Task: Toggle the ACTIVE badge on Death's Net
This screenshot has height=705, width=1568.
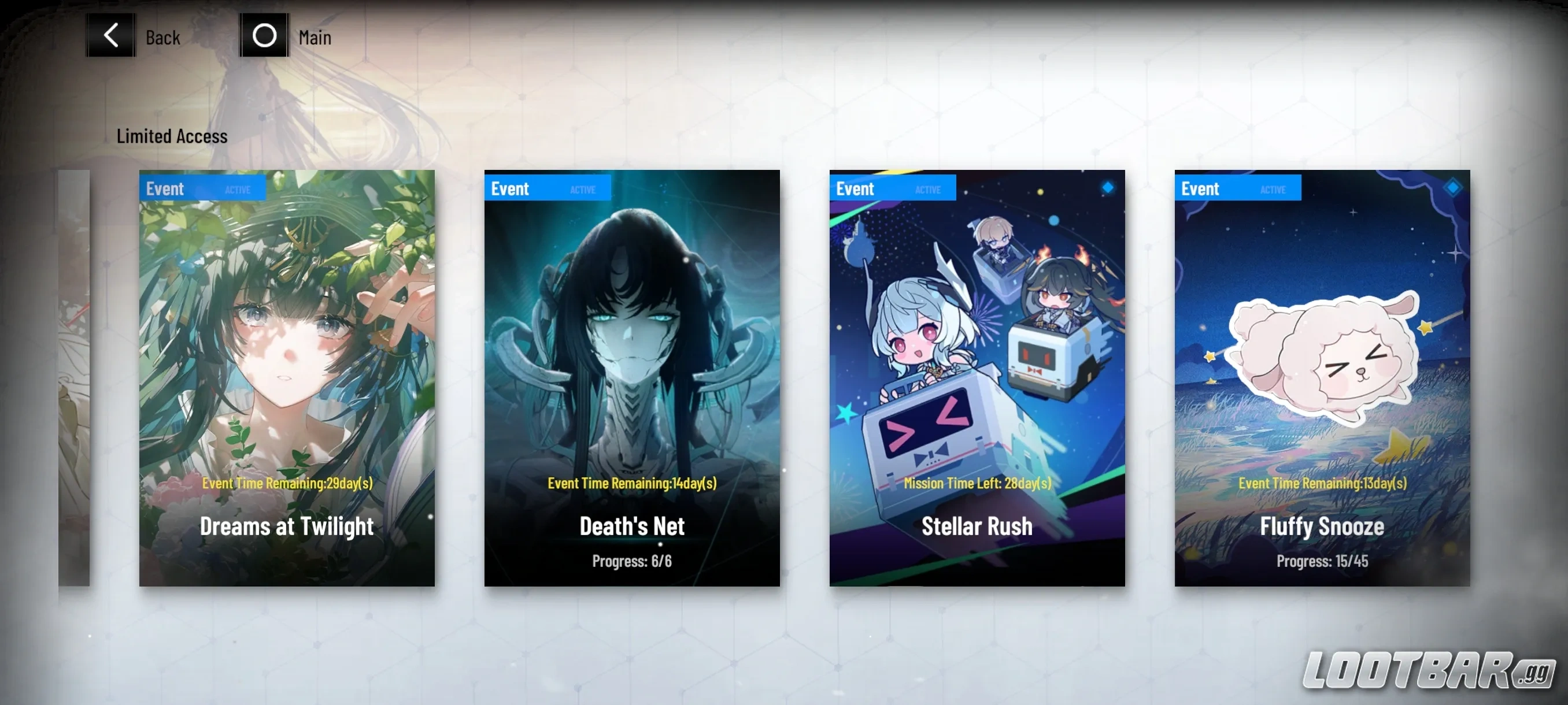Action: [583, 189]
